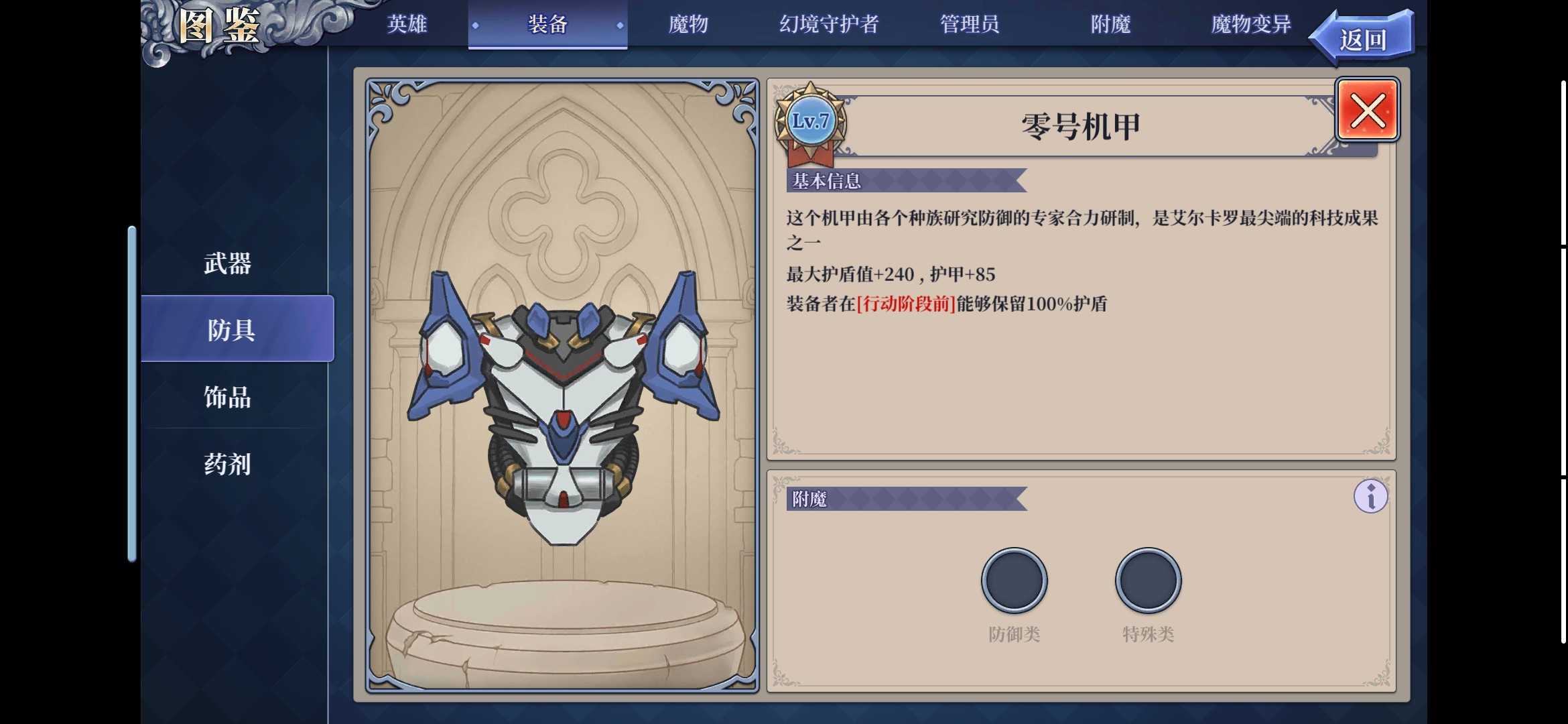1568x724 pixels.
Task: Open the 魔物变异 category
Action: 1248,24
